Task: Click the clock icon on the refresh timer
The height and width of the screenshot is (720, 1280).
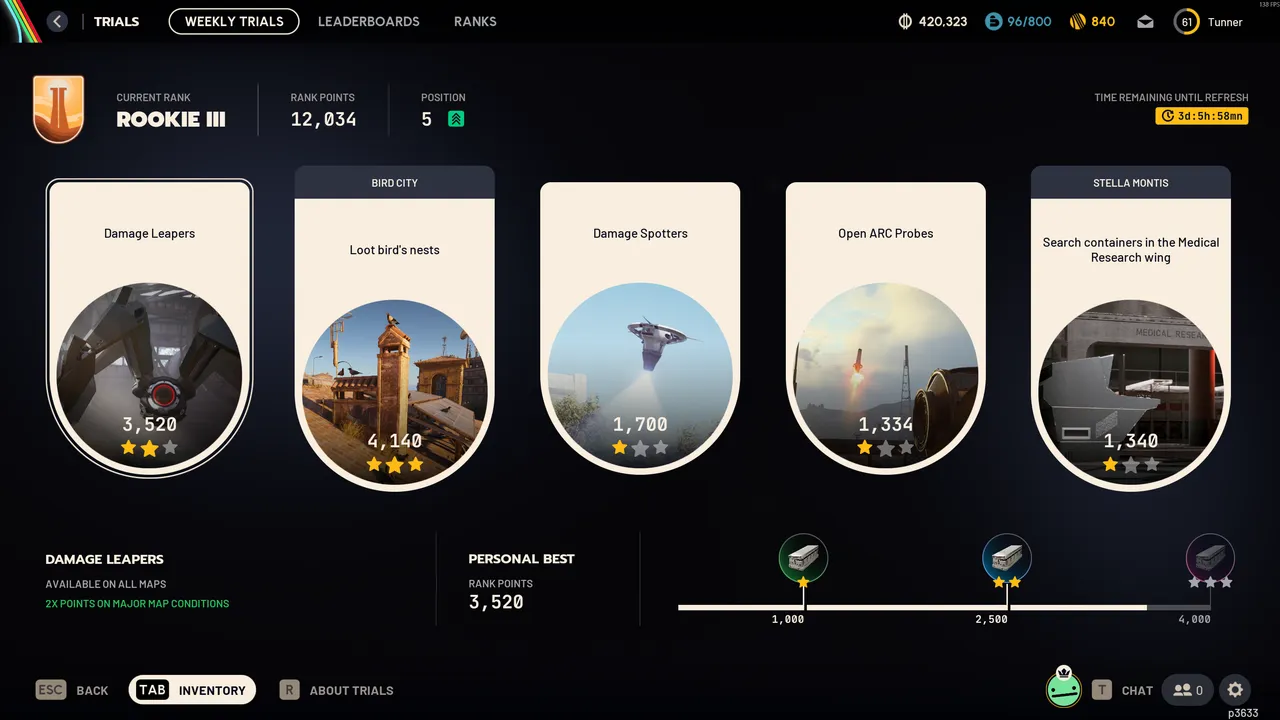Action: tap(1167, 115)
